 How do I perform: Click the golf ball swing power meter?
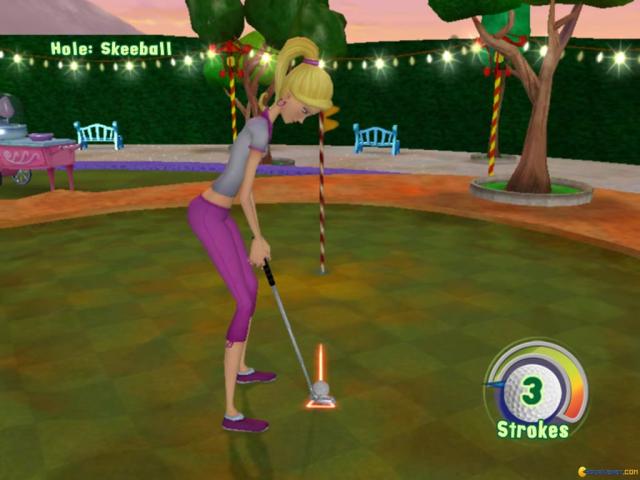(x=536, y=388)
